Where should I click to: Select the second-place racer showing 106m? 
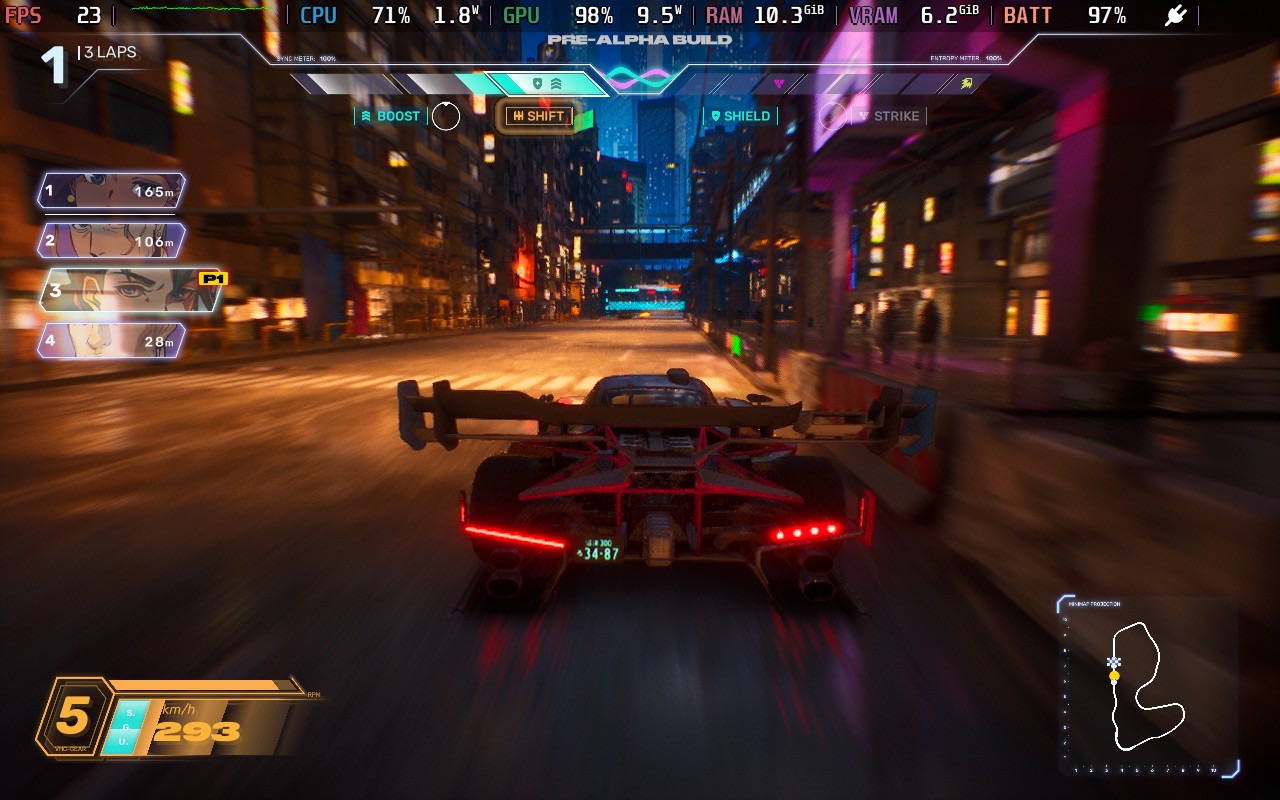(x=111, y=240)
